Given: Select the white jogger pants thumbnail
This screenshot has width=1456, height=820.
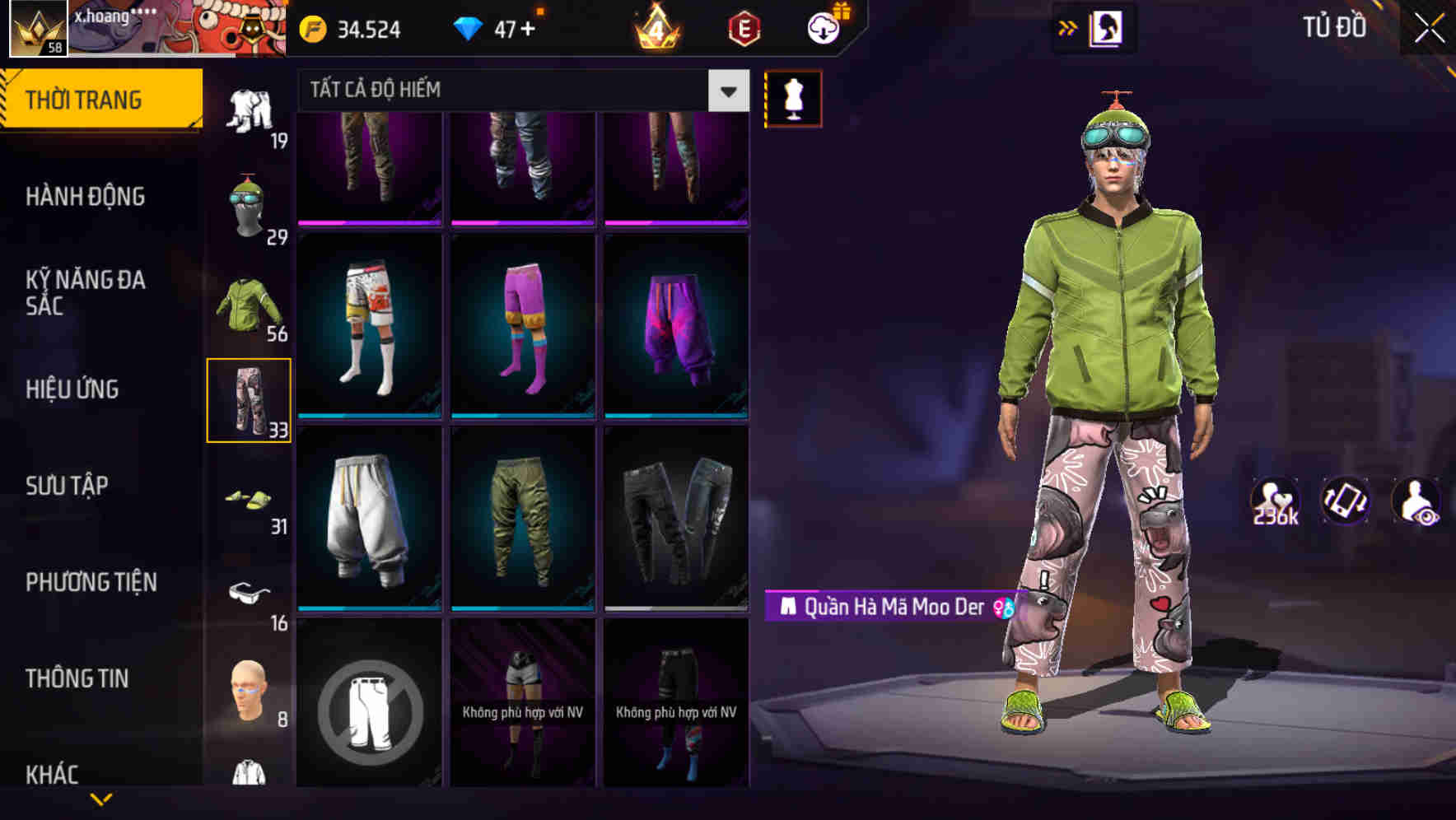Looking at the screenshot, I should pyautogui.click(x=369, y=519).
